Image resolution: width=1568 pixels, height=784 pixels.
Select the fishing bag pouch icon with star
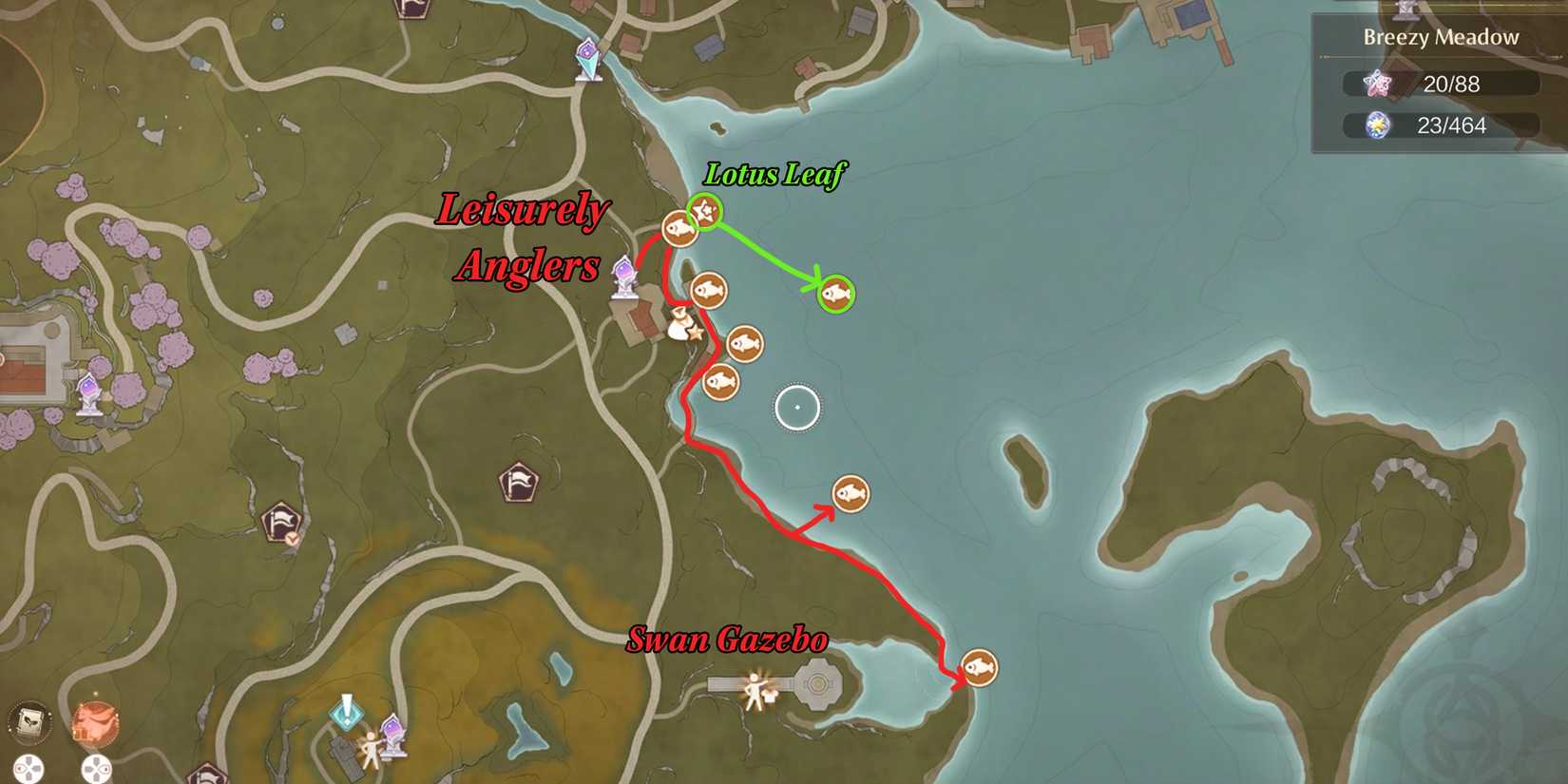click(682, 328)
